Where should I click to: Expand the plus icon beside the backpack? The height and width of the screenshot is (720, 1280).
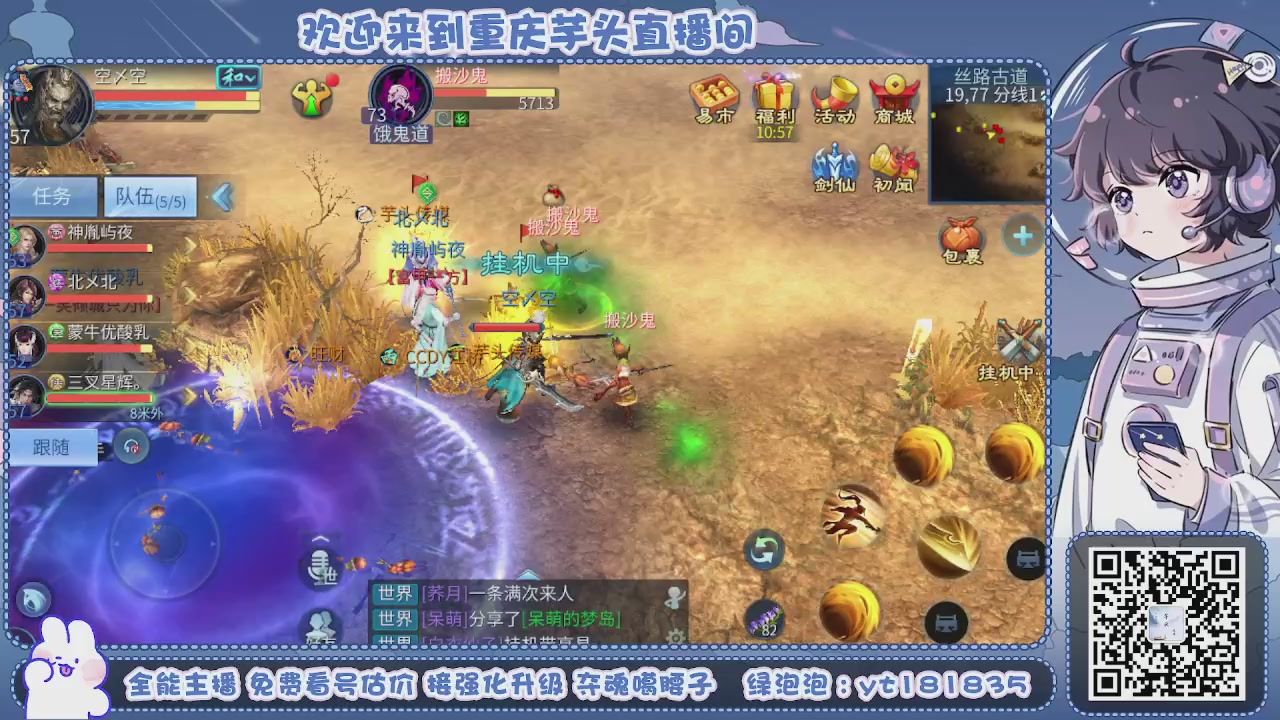tap(1021, 237)
